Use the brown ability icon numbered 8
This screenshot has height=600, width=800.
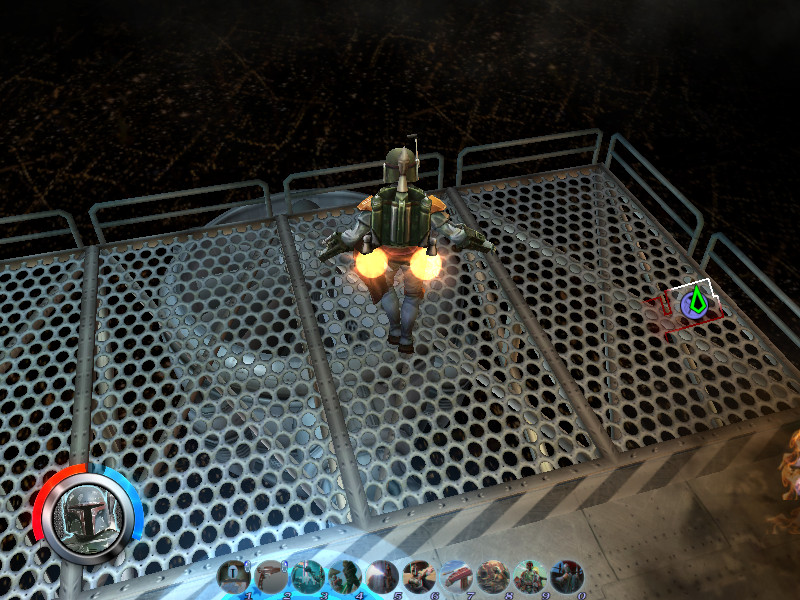pyautogui.click(x=493, y=577)
